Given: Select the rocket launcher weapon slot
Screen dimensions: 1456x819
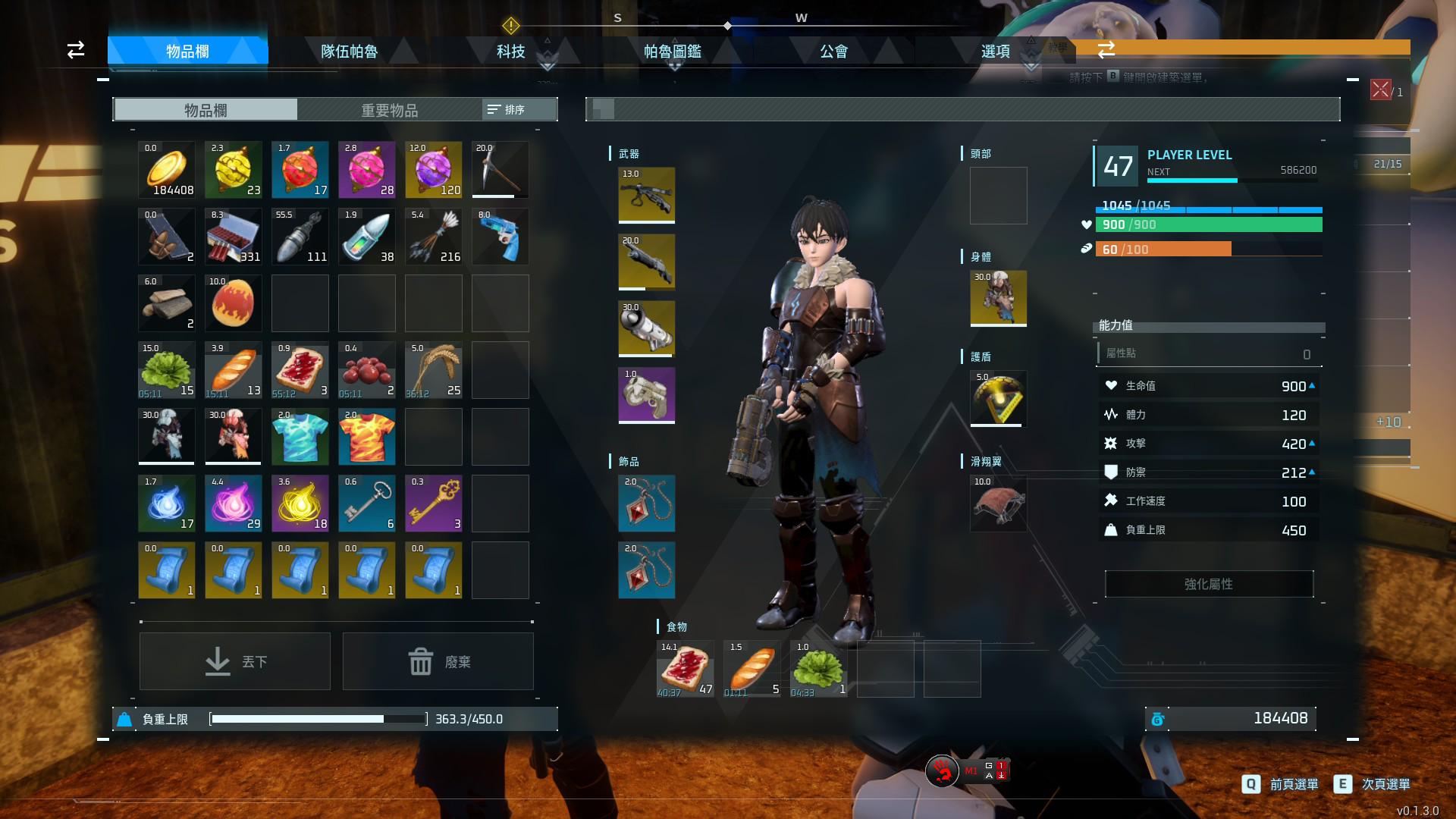Looking at the screenshot, I should 647,329.
